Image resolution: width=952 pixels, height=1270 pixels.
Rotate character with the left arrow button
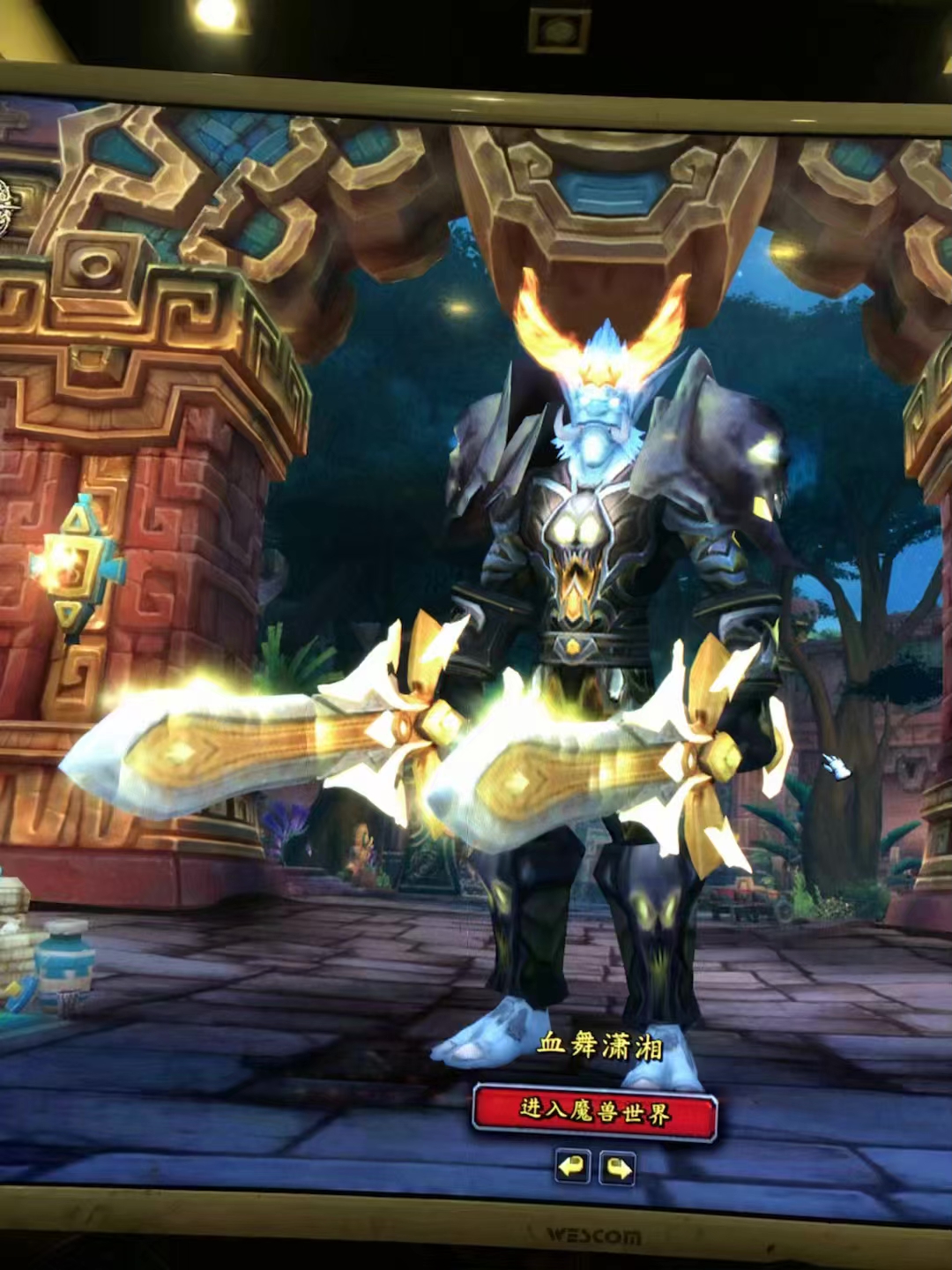(x=572, y=1168)
